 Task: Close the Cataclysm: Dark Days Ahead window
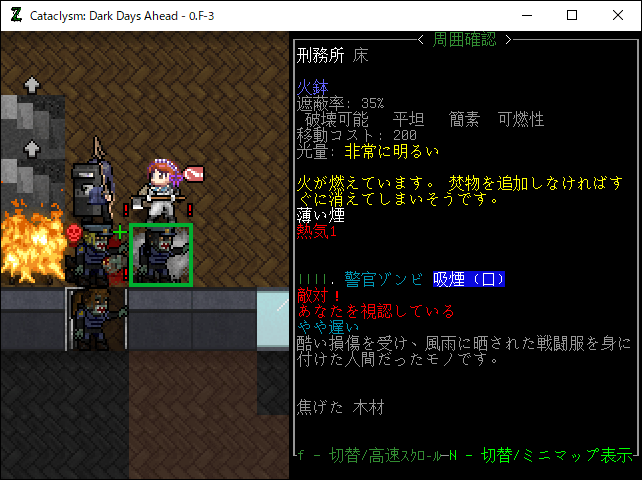tap(617, 15)
